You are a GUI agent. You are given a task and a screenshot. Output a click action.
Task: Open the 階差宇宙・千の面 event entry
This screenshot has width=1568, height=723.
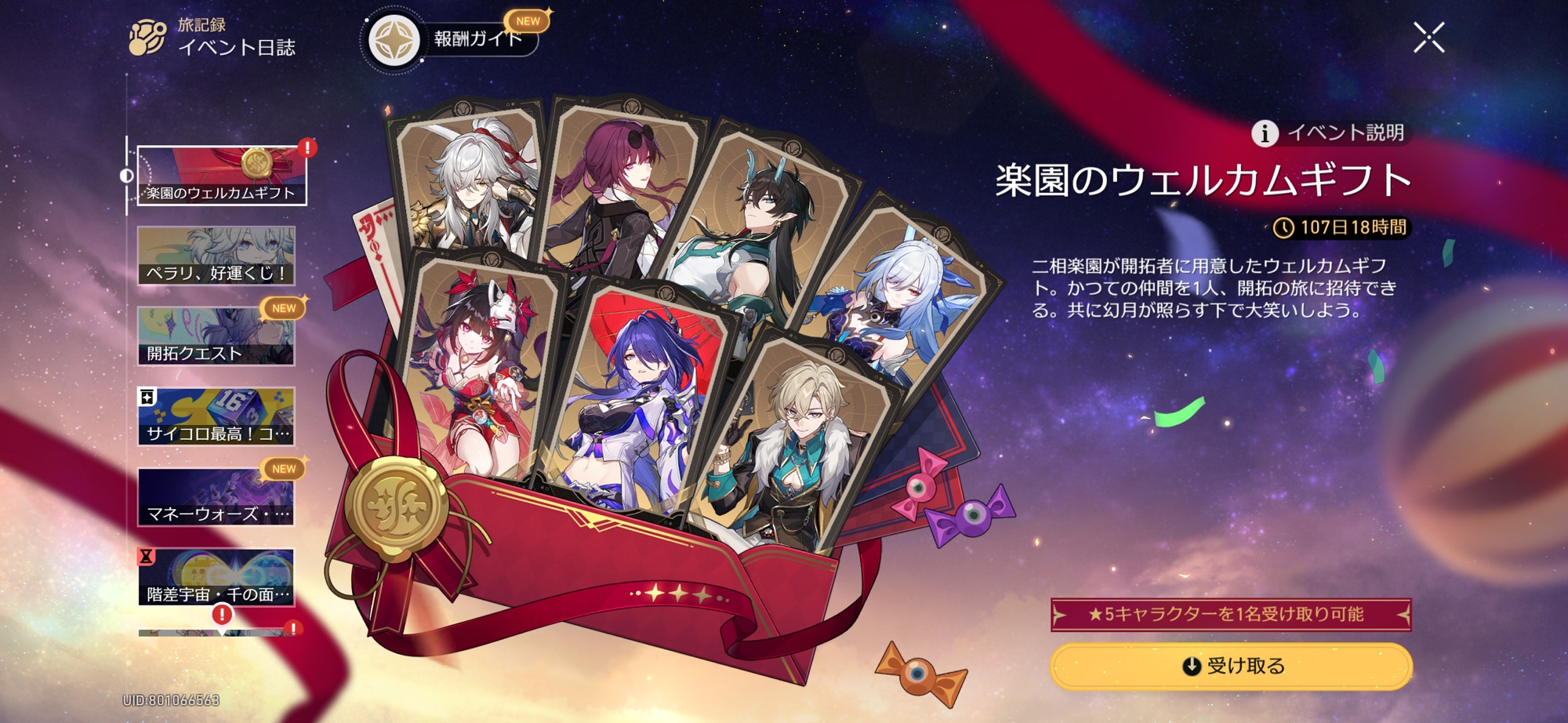click(x=216, y=577)
